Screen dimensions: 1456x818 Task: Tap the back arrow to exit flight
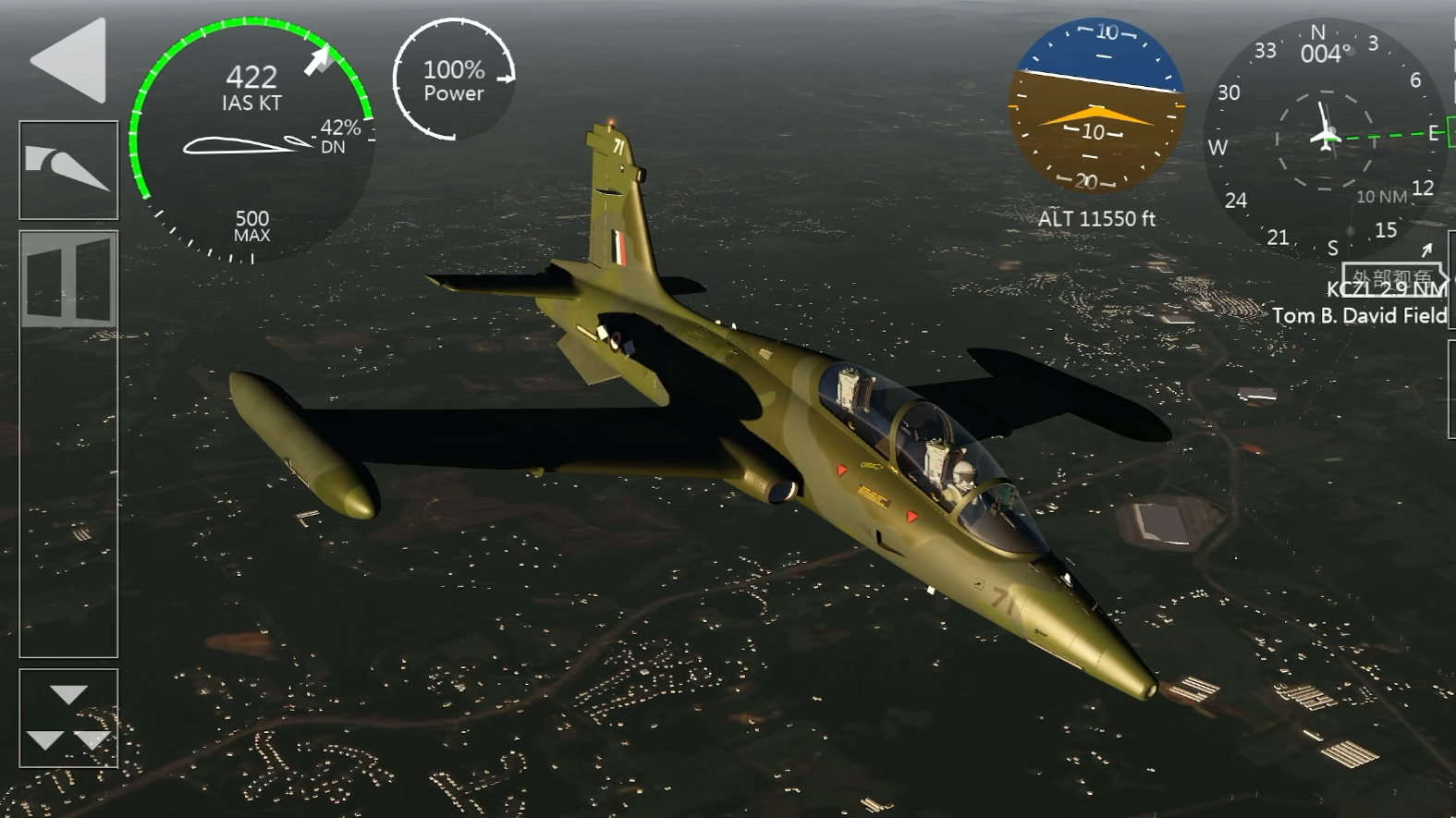point(69,60)
